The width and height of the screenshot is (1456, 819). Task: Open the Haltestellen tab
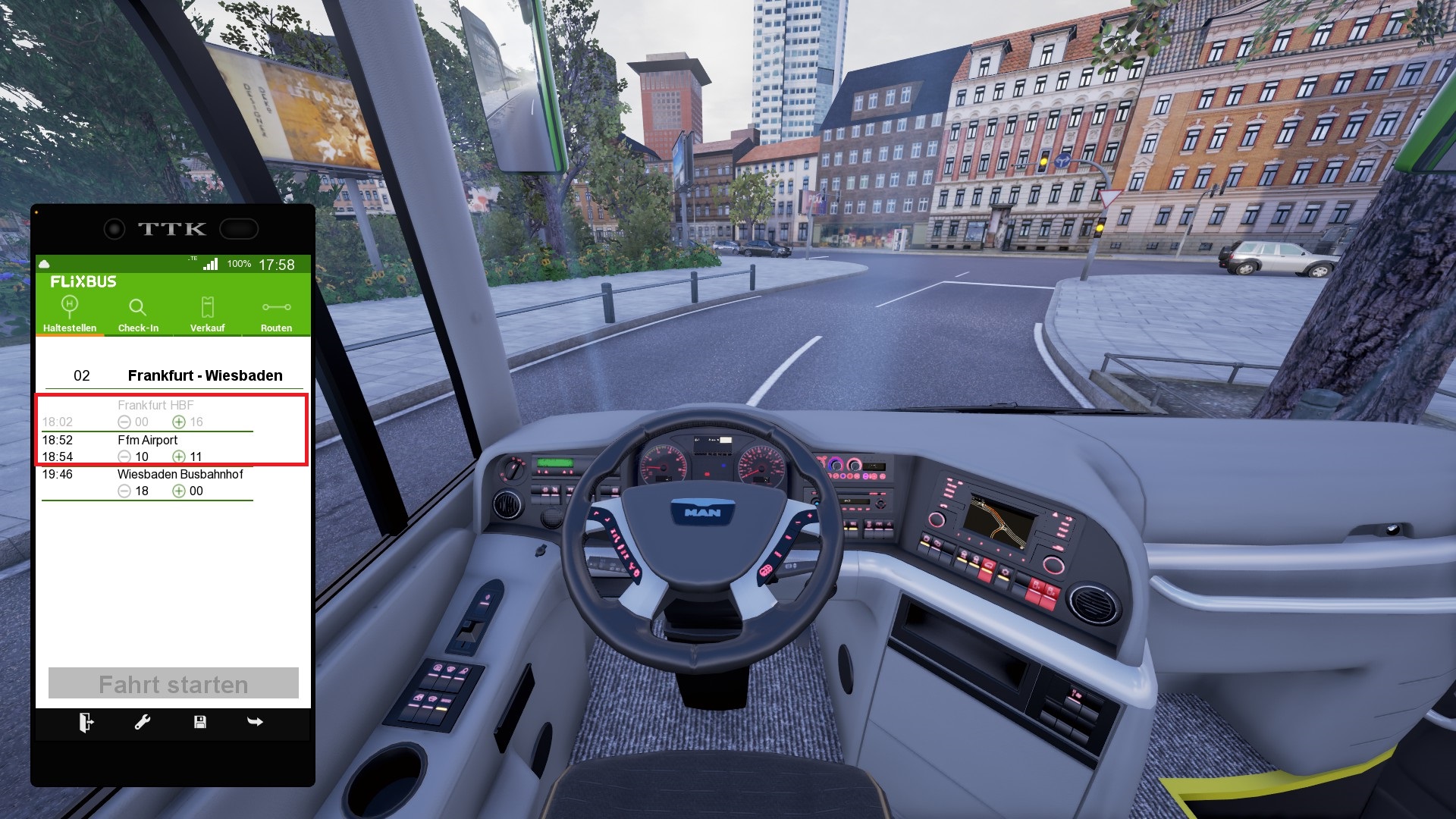70,314
